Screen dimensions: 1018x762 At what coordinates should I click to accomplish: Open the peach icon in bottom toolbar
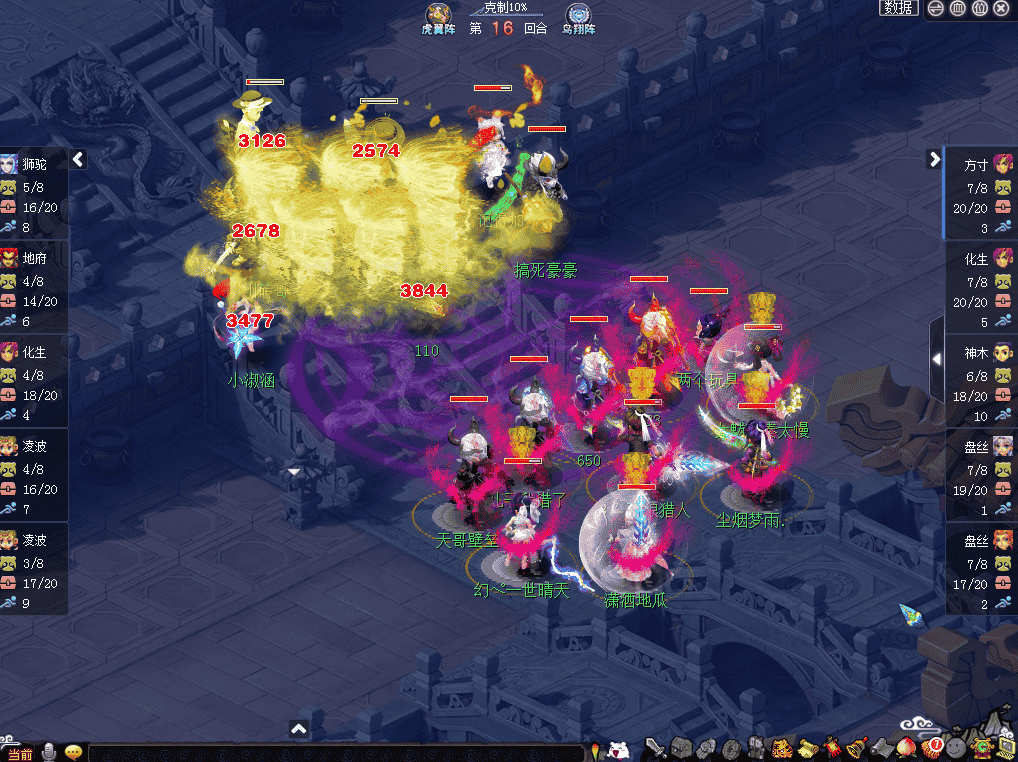[x=908, y=748]
